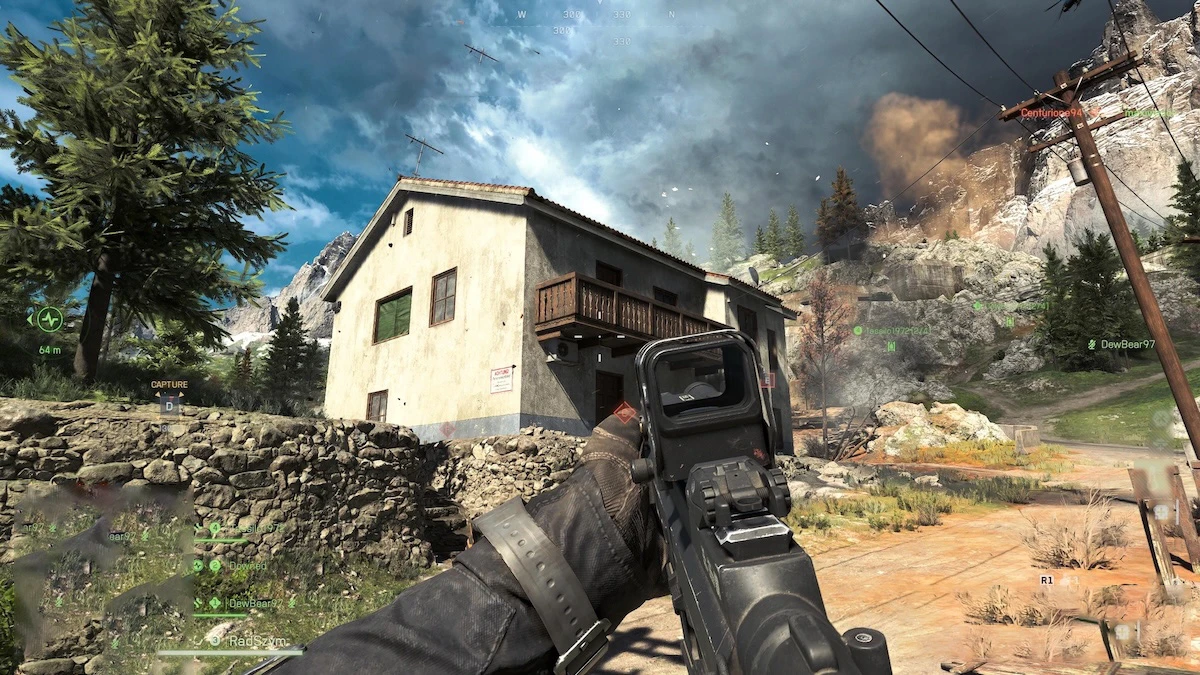Select the DewBear97 teammate tag by the trees
The image size is (1200, 675).
[1126, 344]
